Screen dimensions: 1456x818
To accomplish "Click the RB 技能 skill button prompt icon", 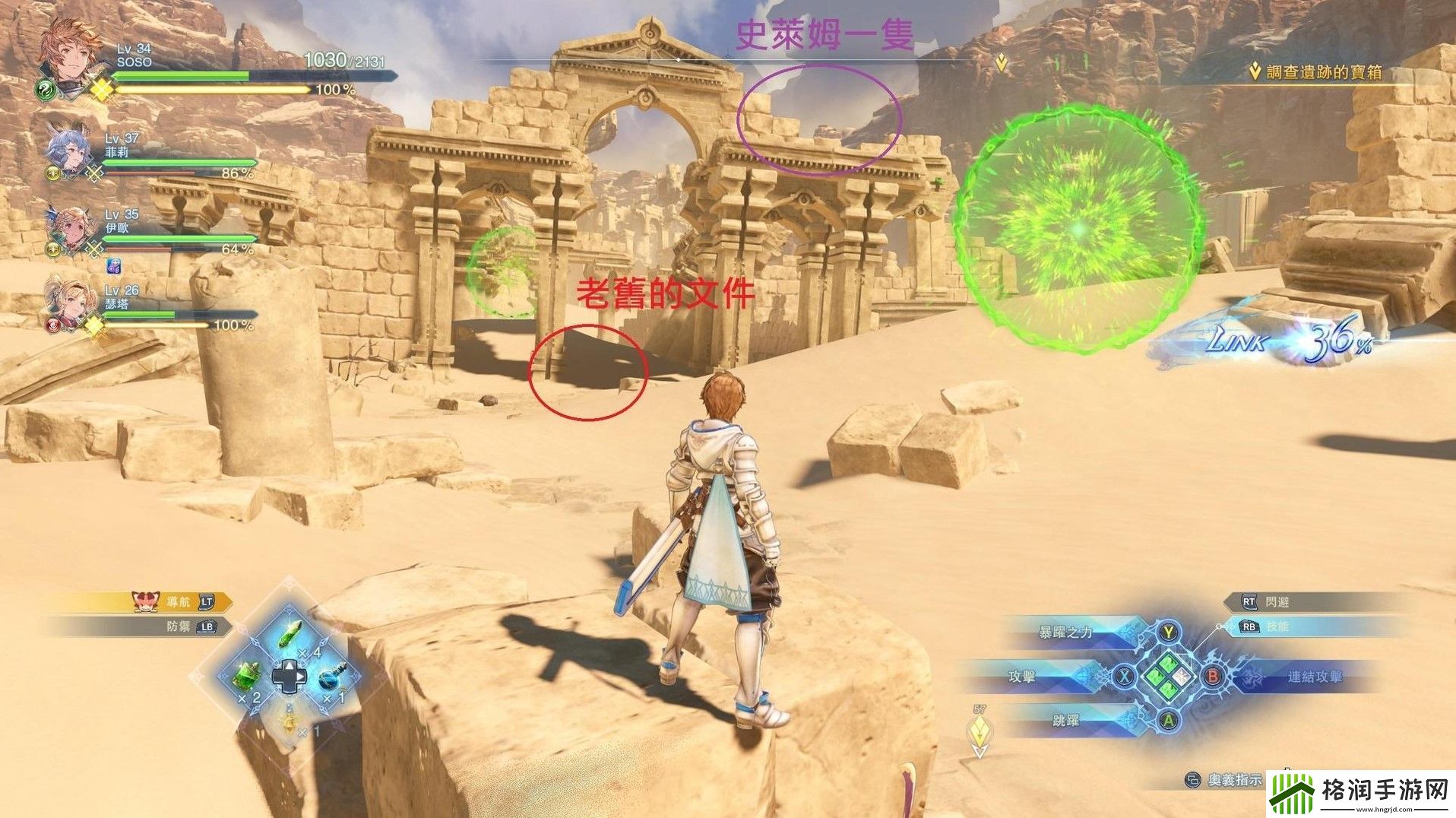I will click(x=1250, y=627).
